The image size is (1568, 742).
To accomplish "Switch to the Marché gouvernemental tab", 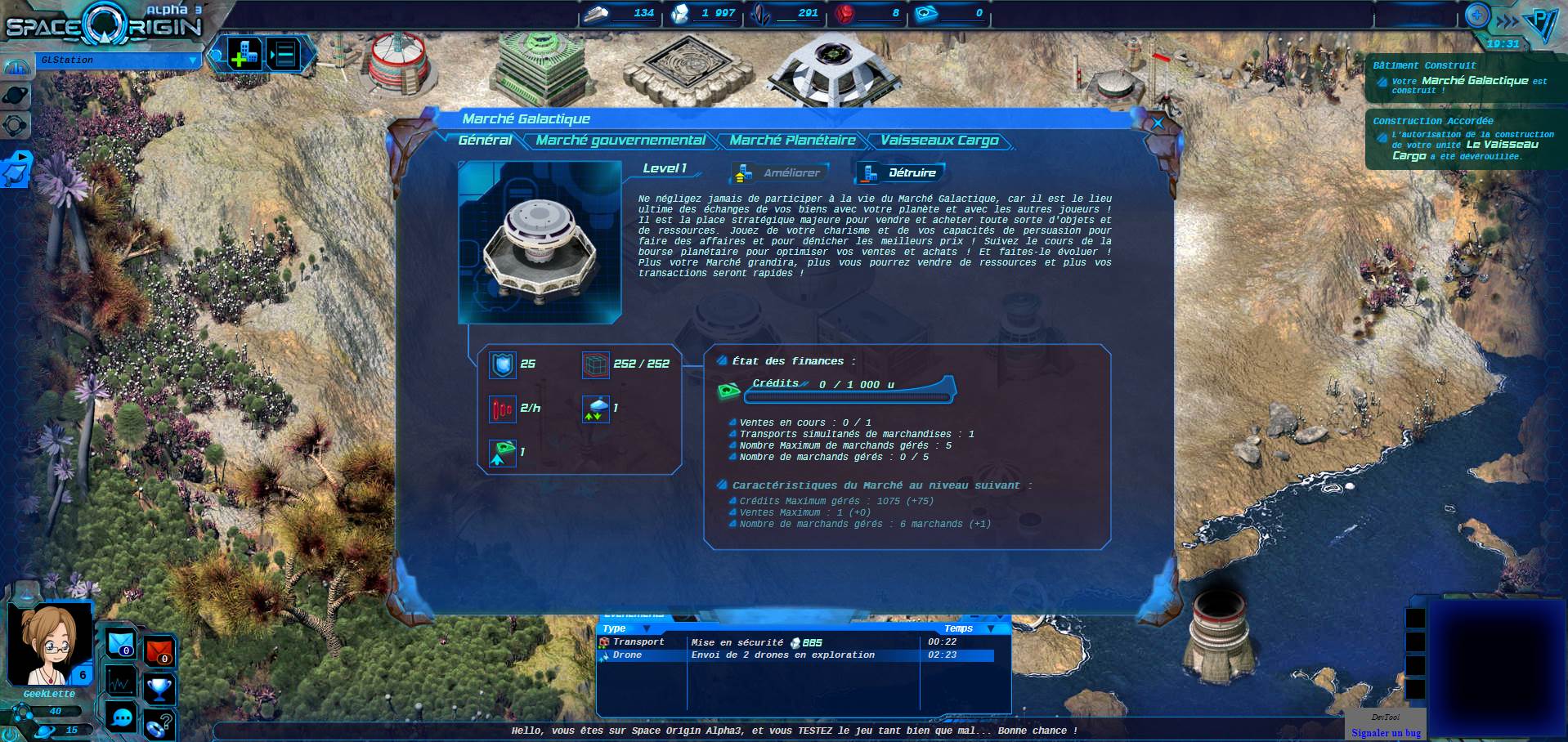I will click(x=620, y=141).
